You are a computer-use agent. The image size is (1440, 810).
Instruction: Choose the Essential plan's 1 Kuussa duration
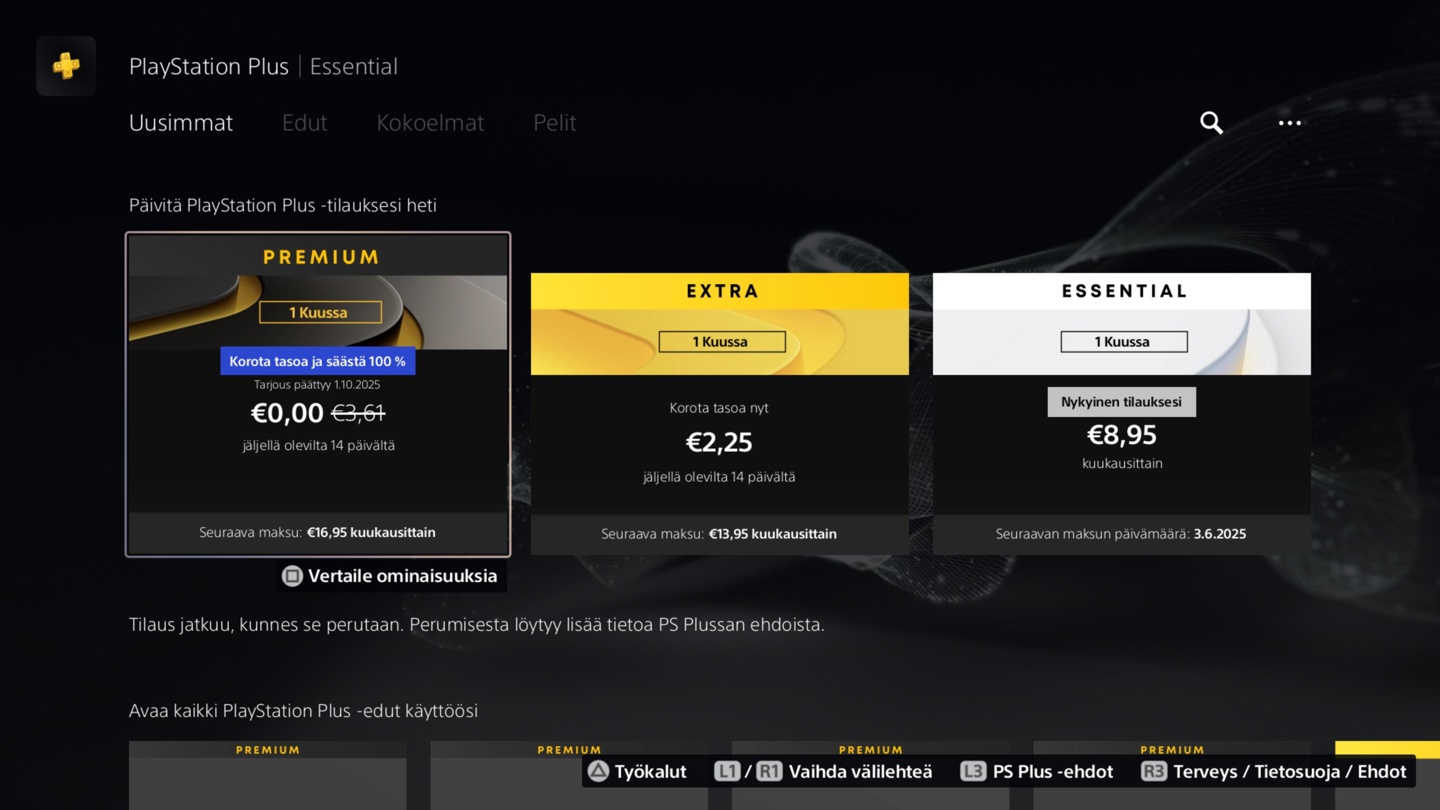[1124, 342]
